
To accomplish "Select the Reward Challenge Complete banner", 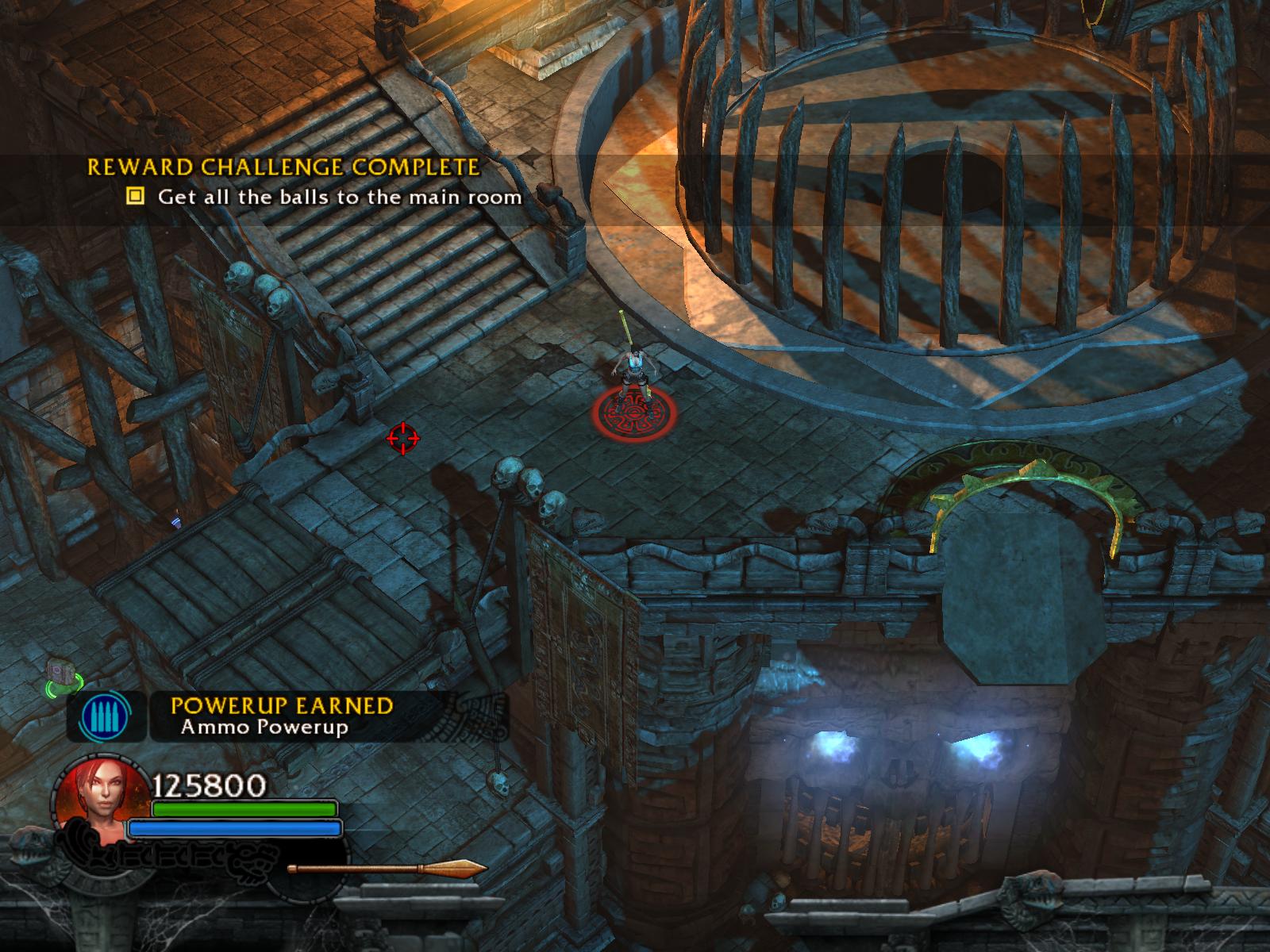I will (x=283, y=167).
